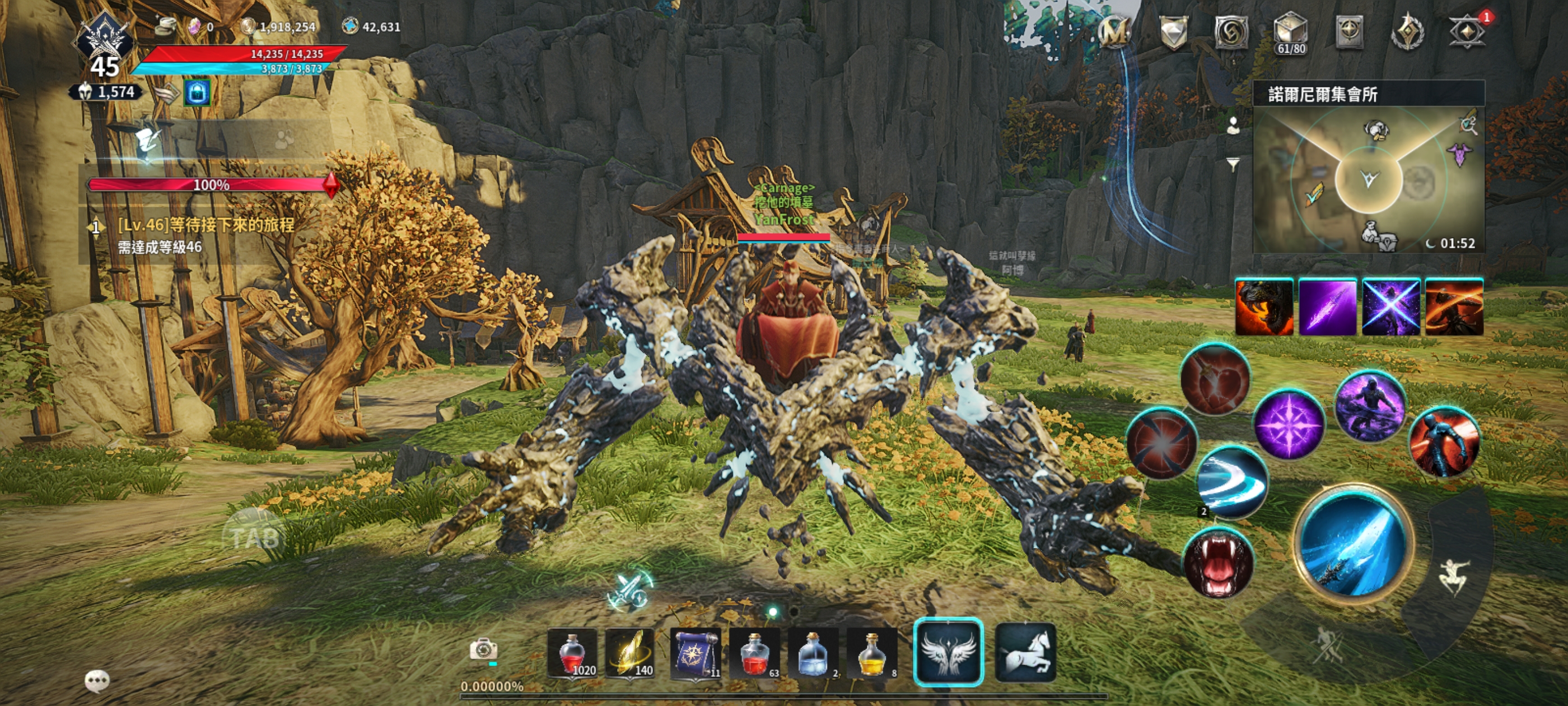Activate the wings transformation button
This screenshot has width=1568, height=706.
click(x=948, y=652)
